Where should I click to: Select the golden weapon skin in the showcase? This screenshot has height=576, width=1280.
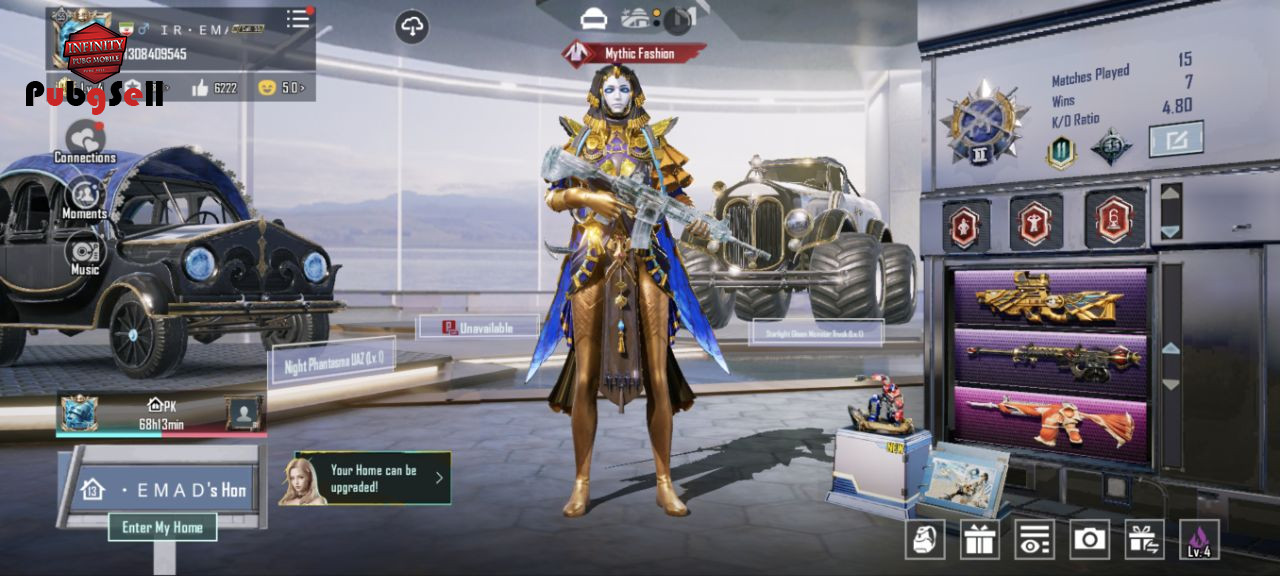(1050, 296)
